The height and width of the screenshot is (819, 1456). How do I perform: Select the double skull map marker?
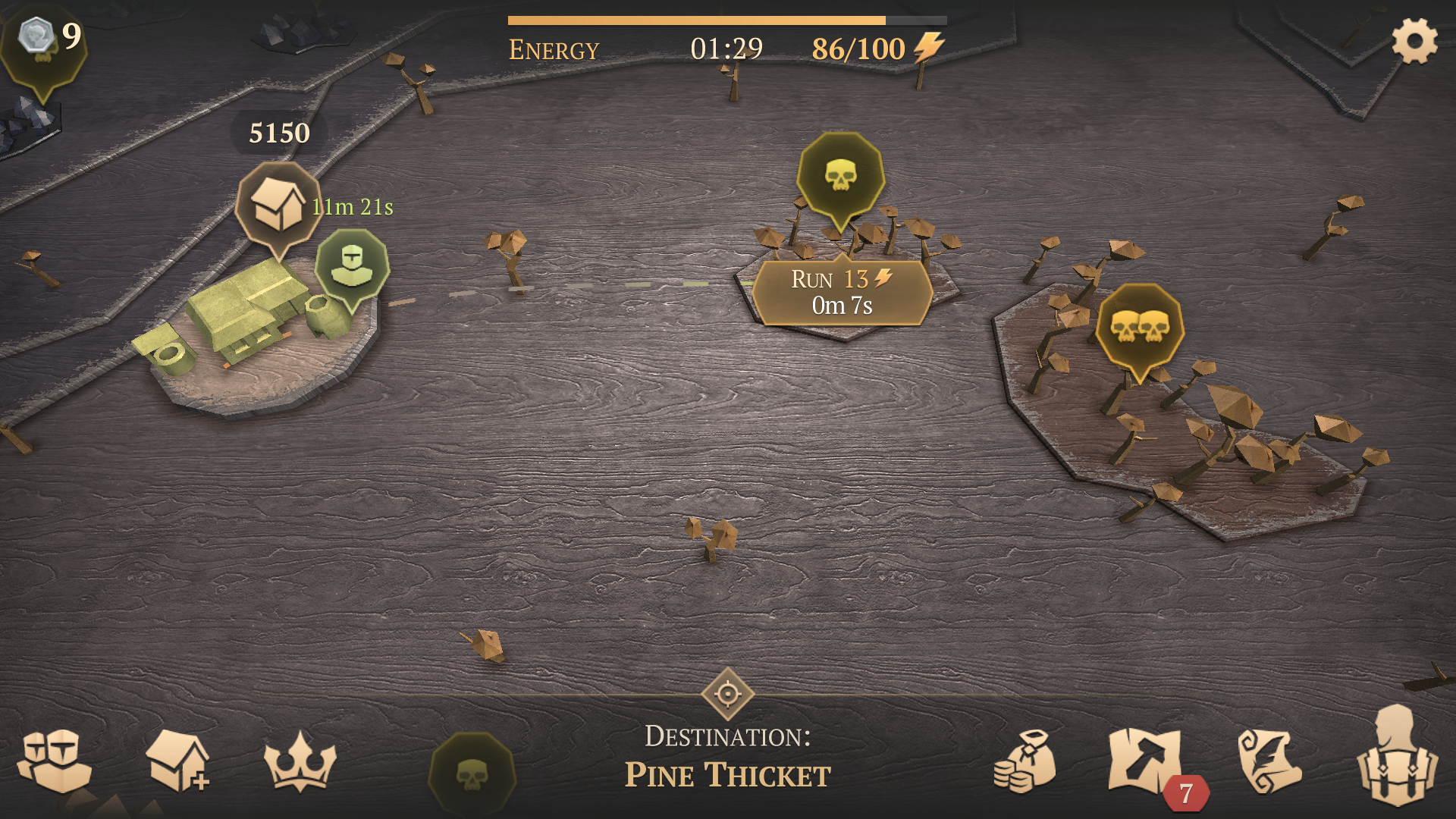tap(1139, 327)
